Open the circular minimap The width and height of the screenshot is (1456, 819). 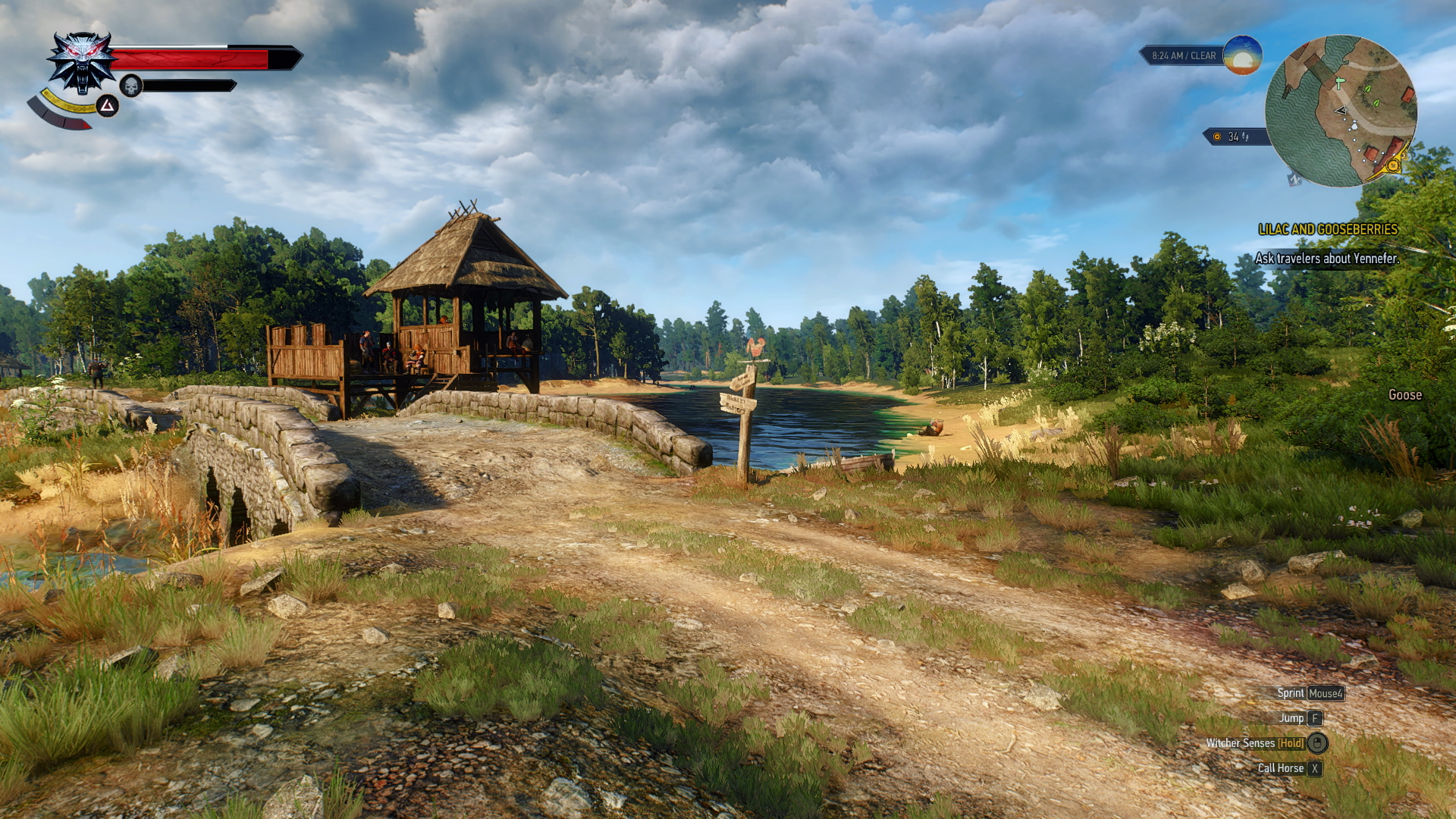[x=1340, y=111]
